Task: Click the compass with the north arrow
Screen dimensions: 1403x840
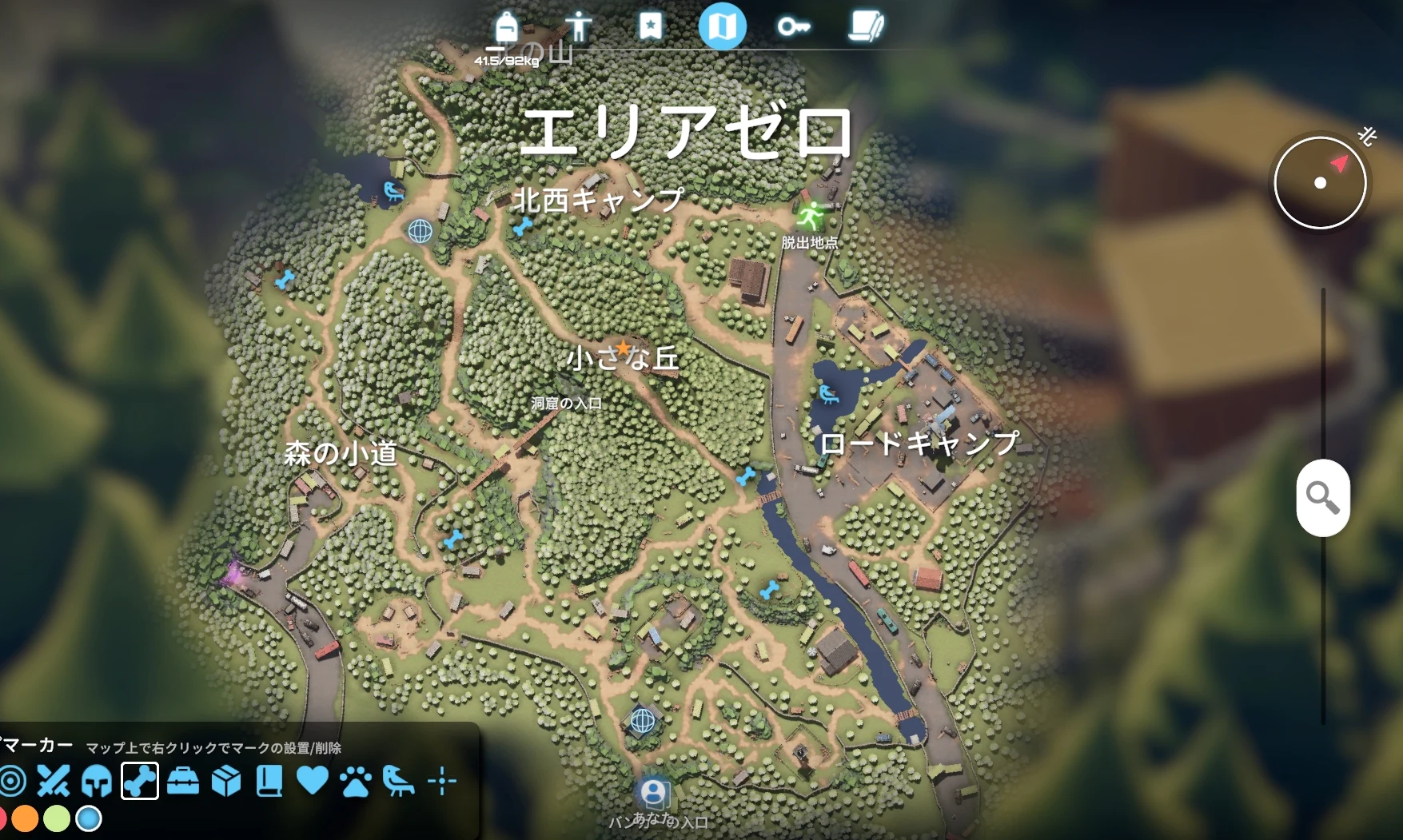Action: (x=1320, y=182)
